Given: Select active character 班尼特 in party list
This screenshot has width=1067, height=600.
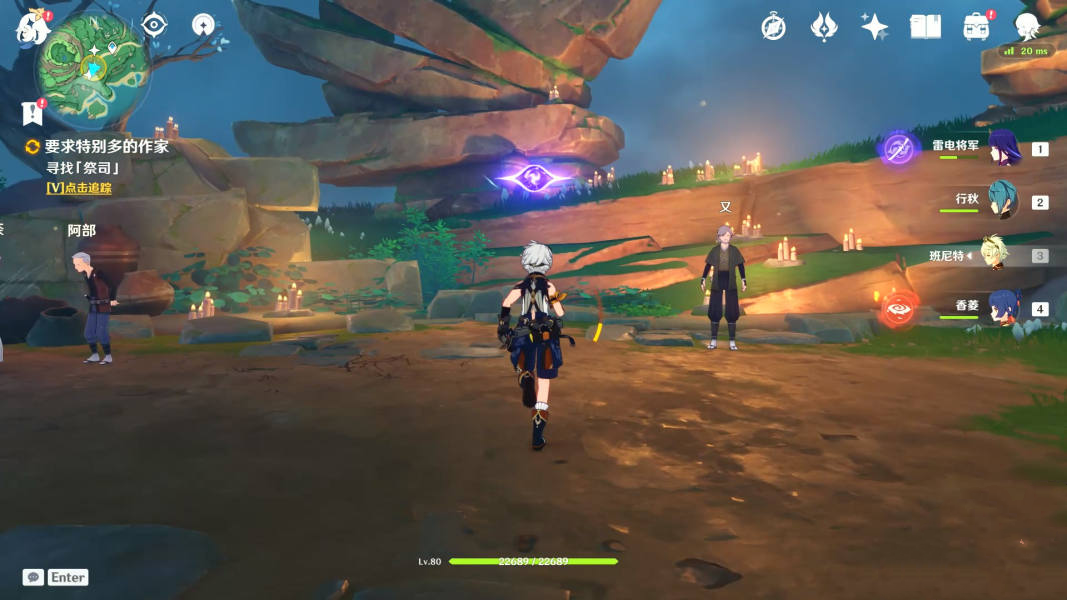Looking at the screenshot, I should [x=994, y=255].
